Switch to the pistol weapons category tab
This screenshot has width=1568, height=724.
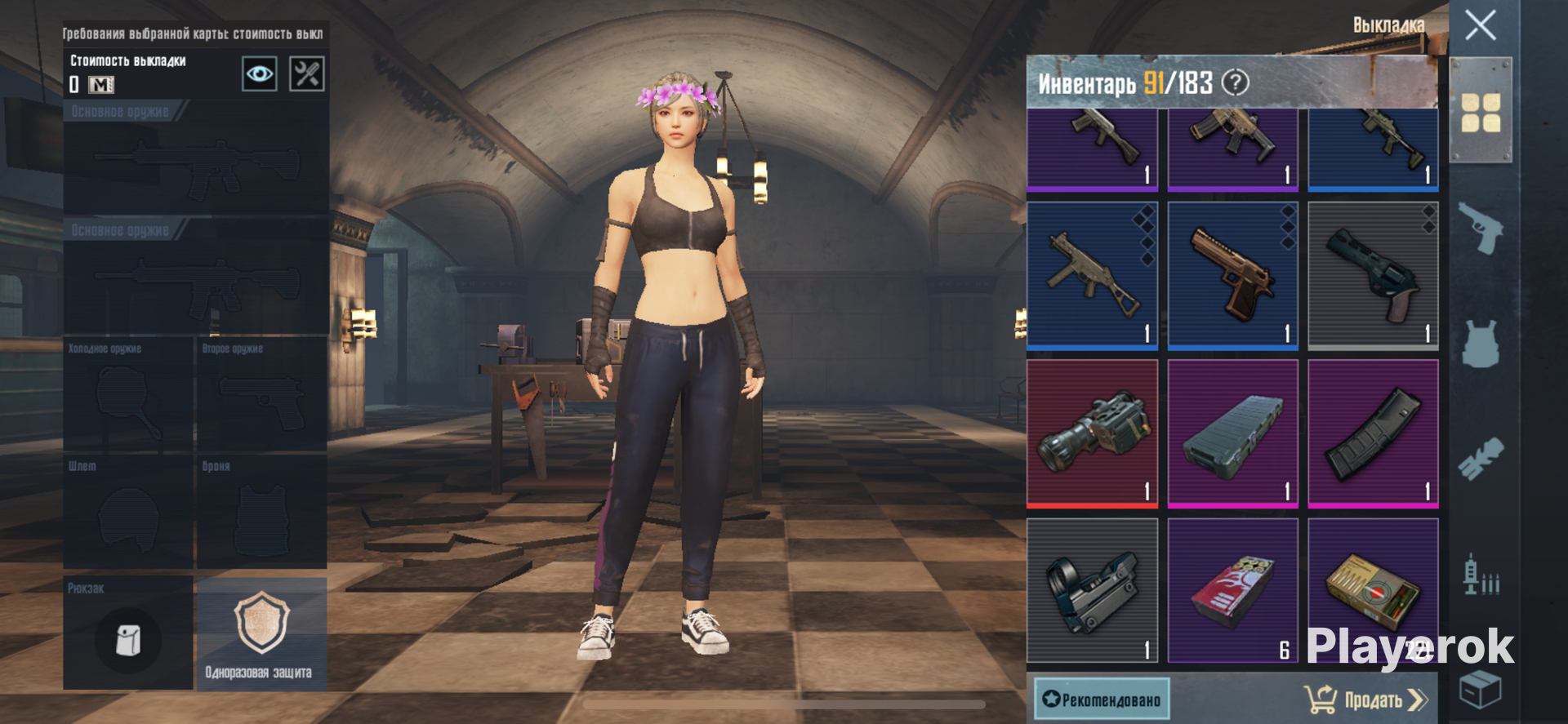1480,228
